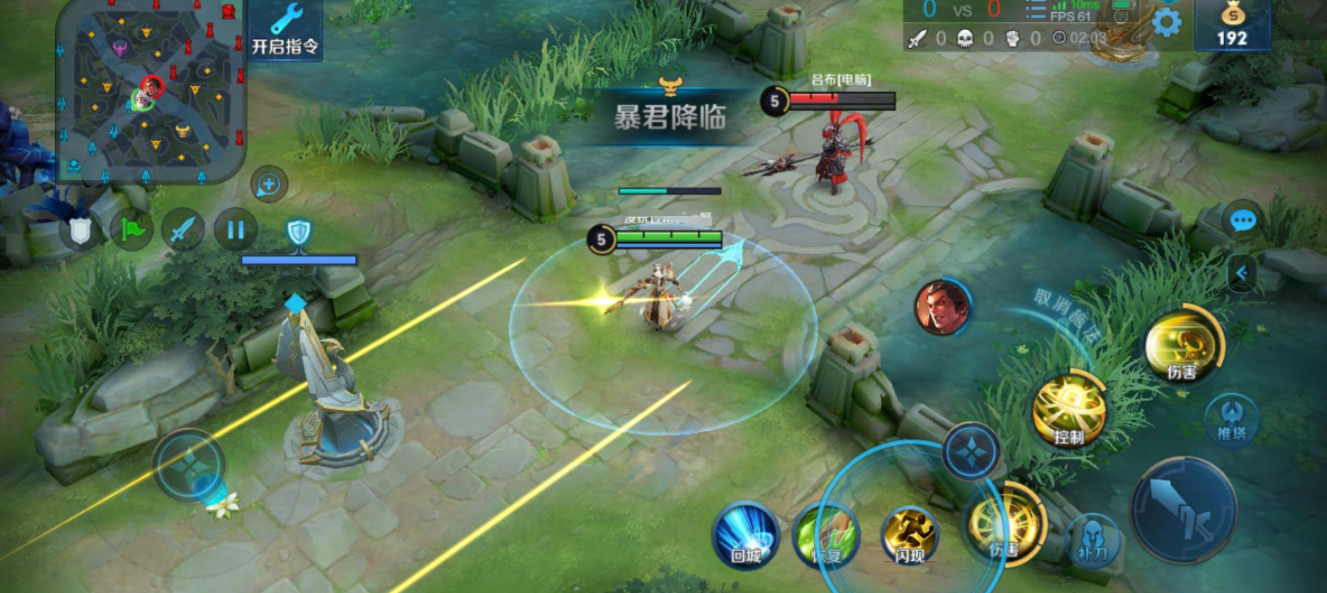Cast the 闪现 flash spell
The width and height of the screenshot is (1327, 593).
pos(909,535)
